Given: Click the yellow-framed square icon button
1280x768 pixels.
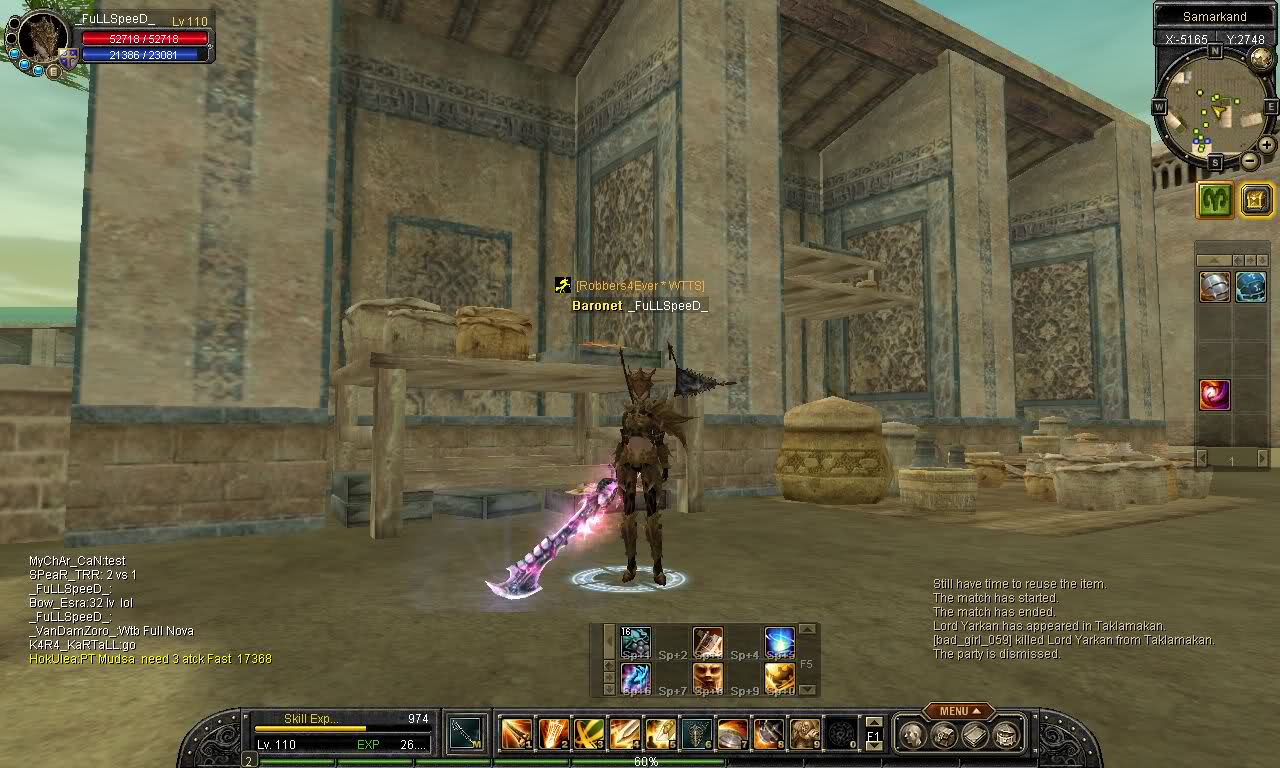Looking at the screenshot, I should pos(1255,200).
